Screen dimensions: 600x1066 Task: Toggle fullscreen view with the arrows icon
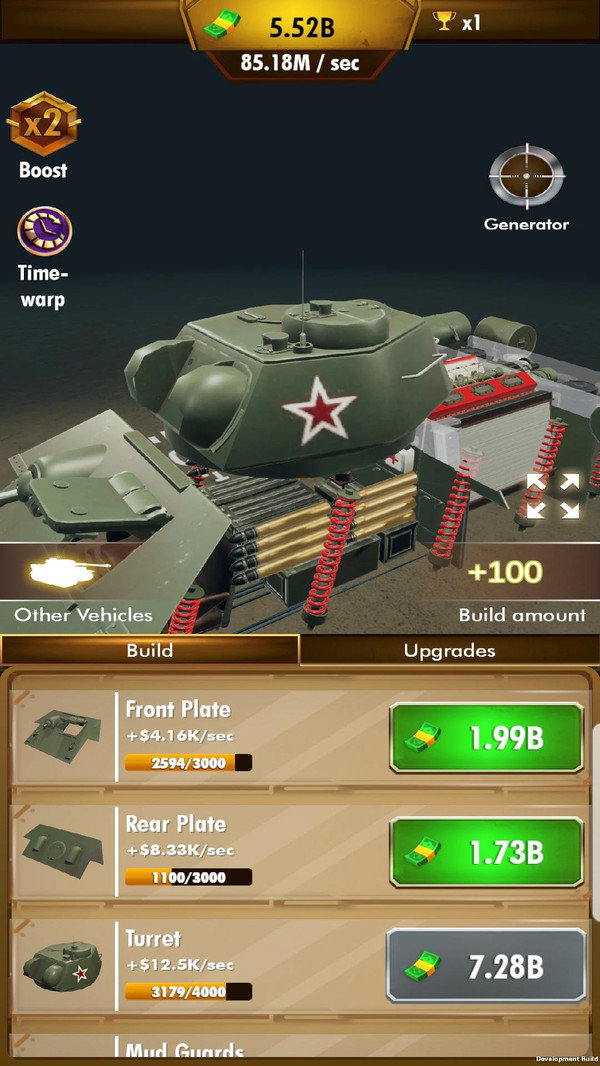click(x=553, y=496)
